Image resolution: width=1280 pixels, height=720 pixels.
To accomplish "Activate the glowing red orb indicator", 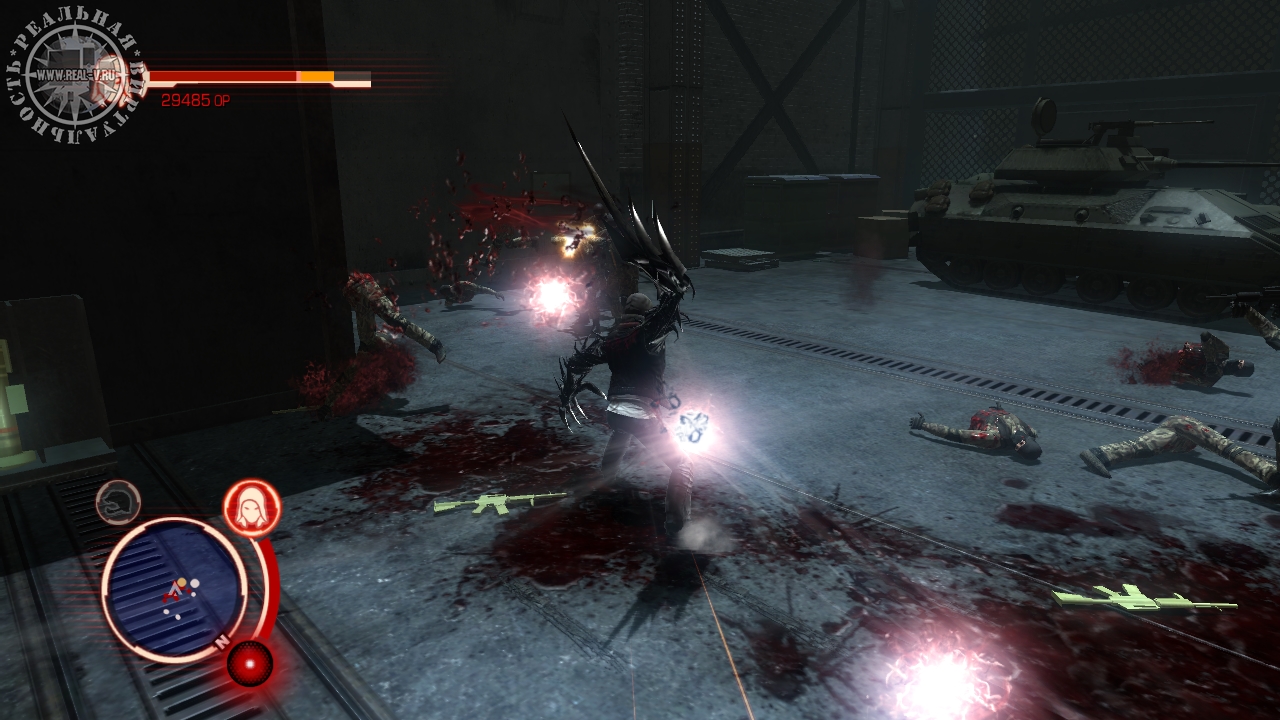I will pyautogui.click(x=249, y=661).
